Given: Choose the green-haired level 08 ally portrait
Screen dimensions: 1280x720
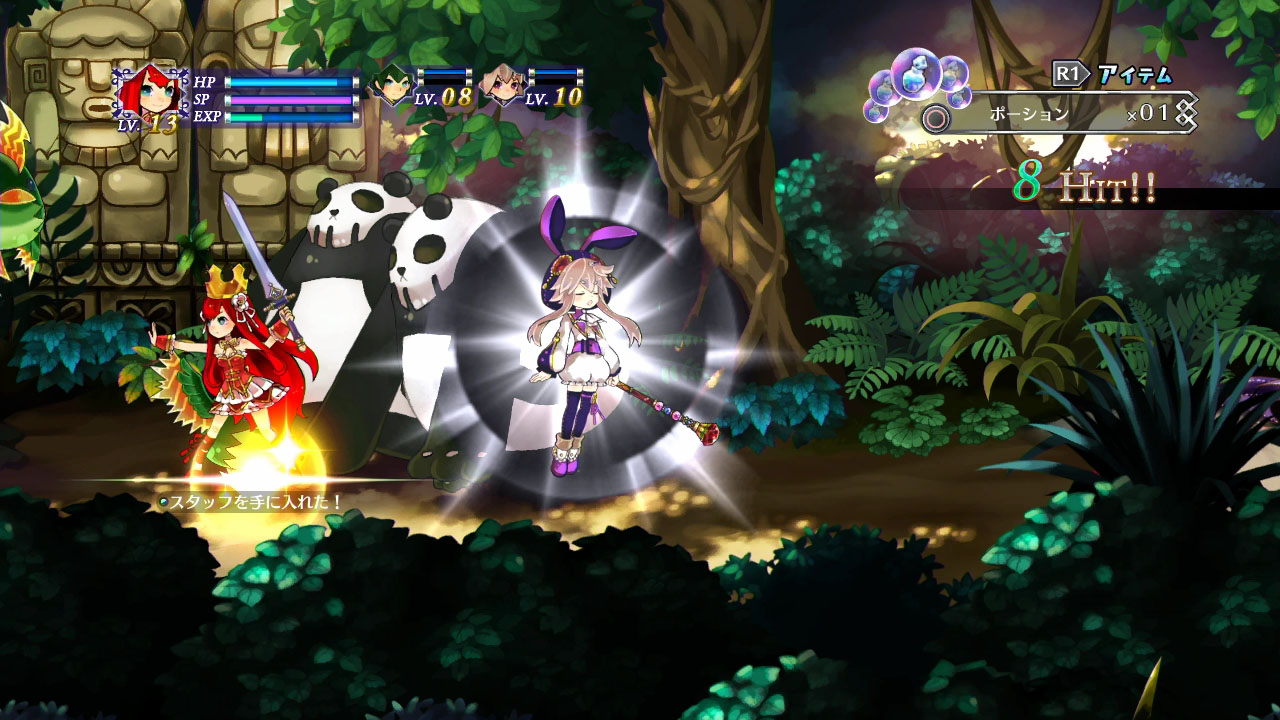Looking at the screenshot, I should (390, 87).
